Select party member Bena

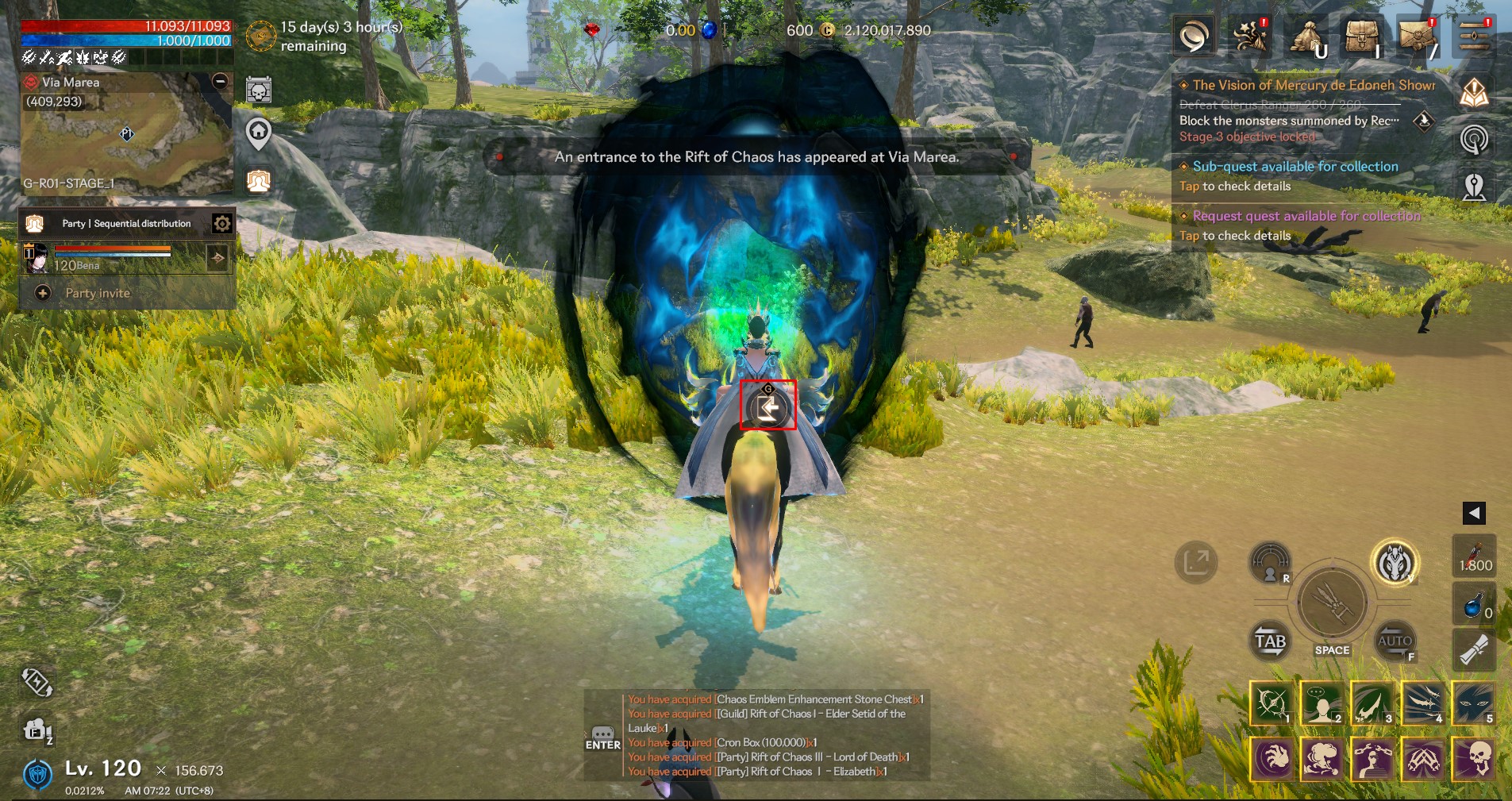tap(111, 259)
